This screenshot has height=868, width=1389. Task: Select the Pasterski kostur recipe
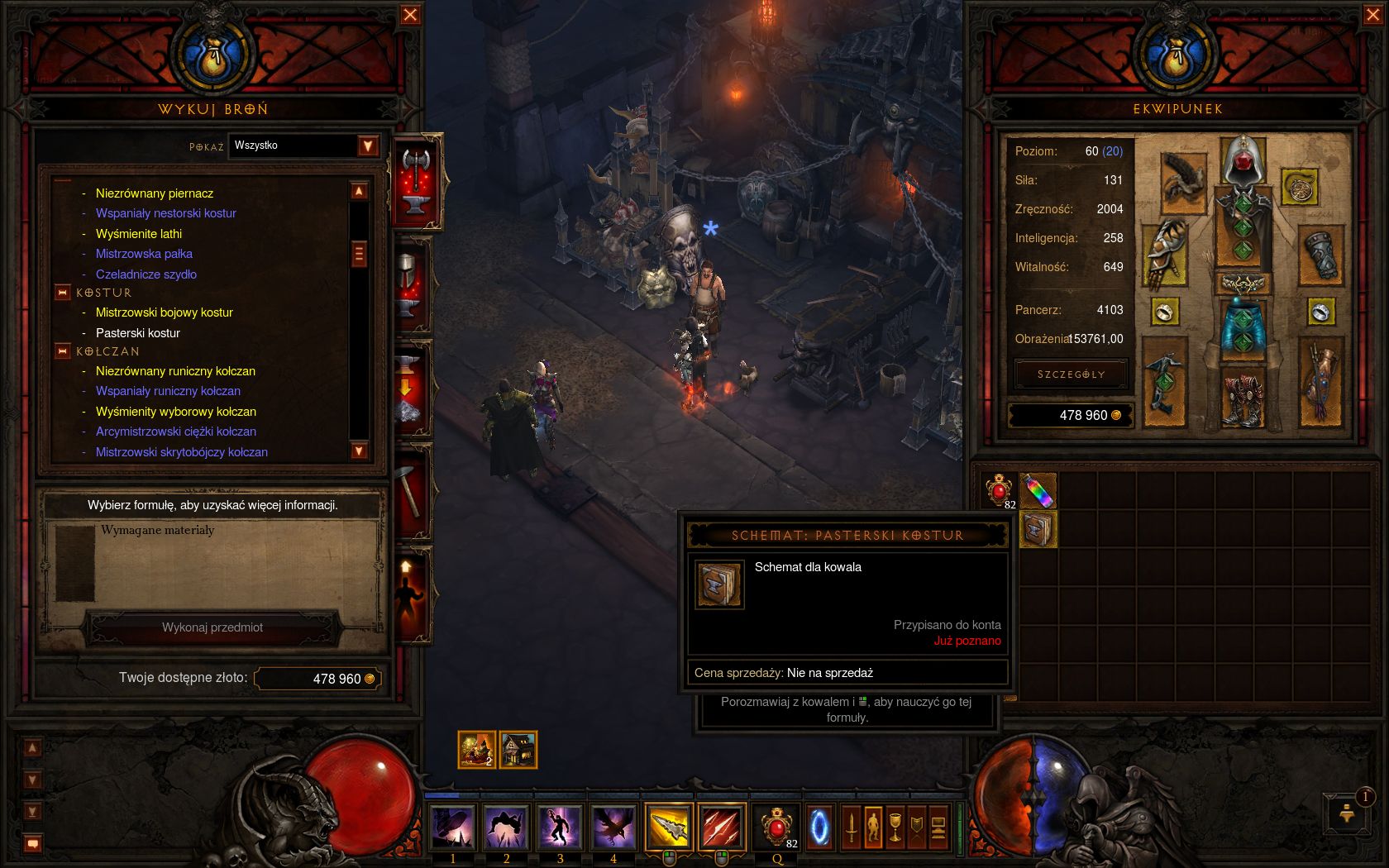click(137, 333)
